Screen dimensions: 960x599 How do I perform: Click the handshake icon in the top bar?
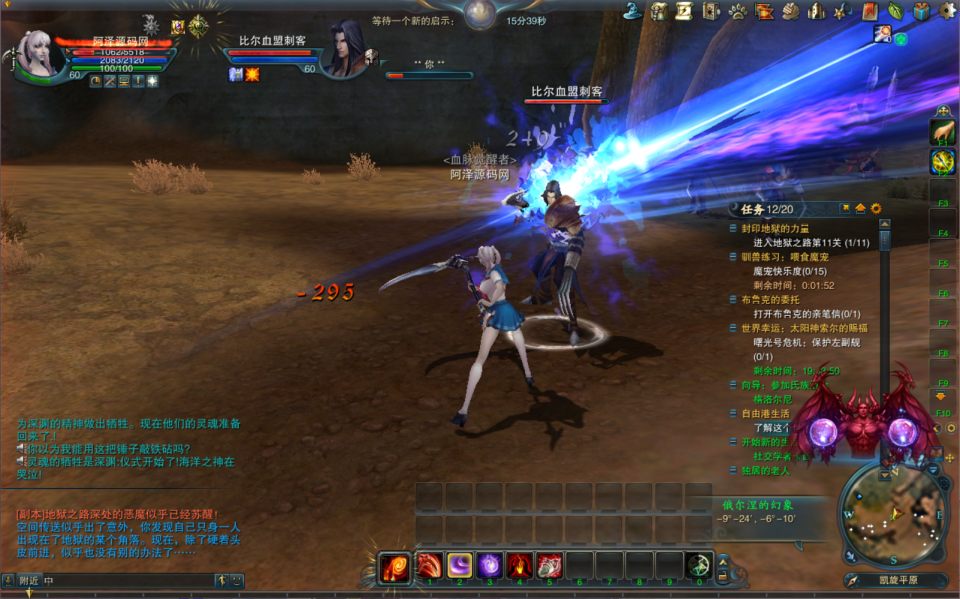[x=790, y=11]
